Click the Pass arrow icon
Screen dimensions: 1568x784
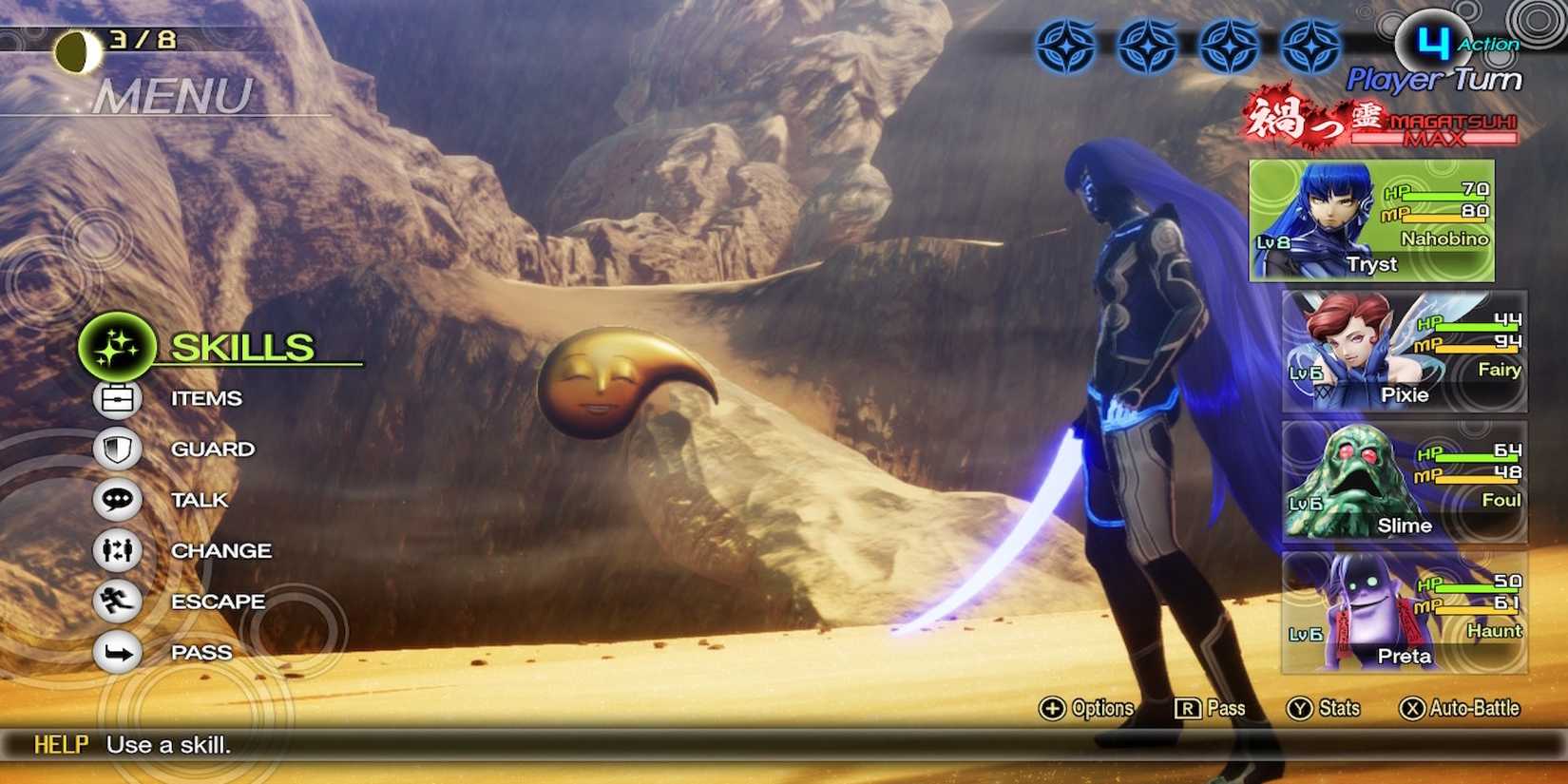(x=116, y=653)
